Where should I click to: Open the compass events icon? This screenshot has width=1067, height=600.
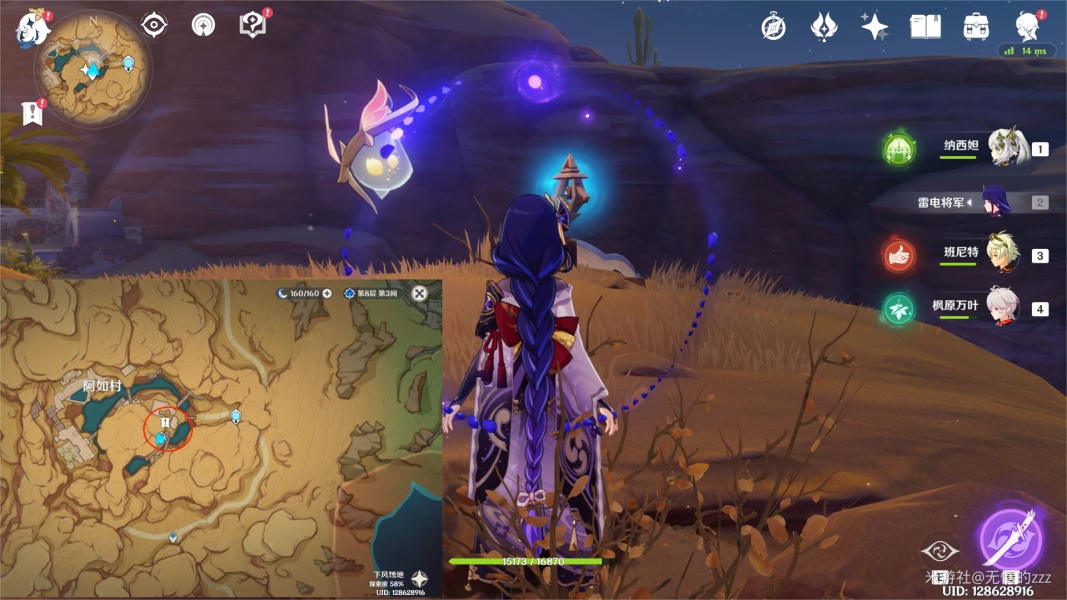(x=773, y=27)
